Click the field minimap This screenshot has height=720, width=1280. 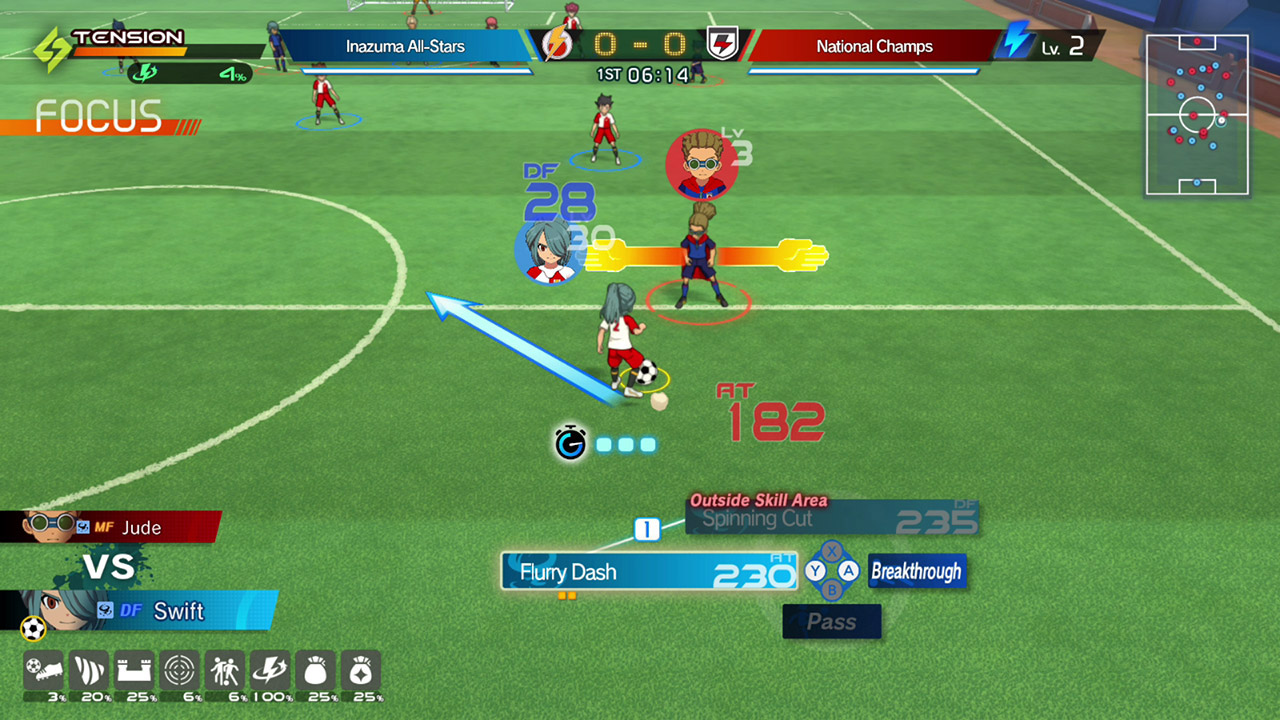tap(1197, 114)
